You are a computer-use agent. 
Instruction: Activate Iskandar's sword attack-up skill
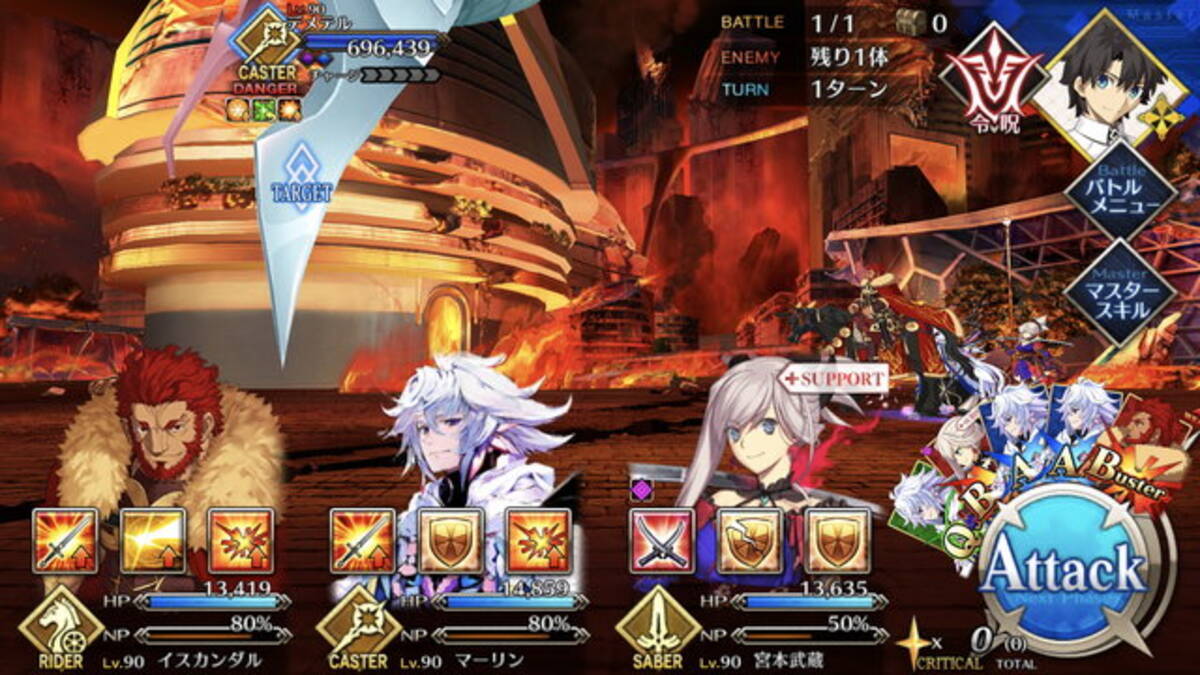65,541
